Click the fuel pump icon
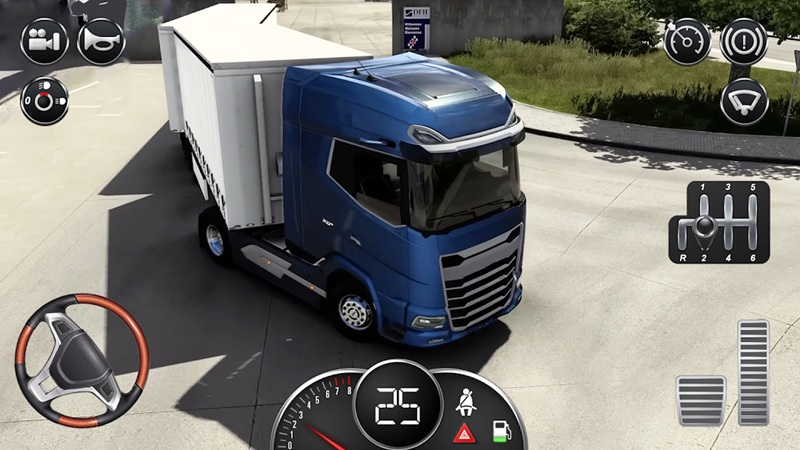The width and height of the screenshot is (800, 450). pyautogui.click(x=499, y=433)
